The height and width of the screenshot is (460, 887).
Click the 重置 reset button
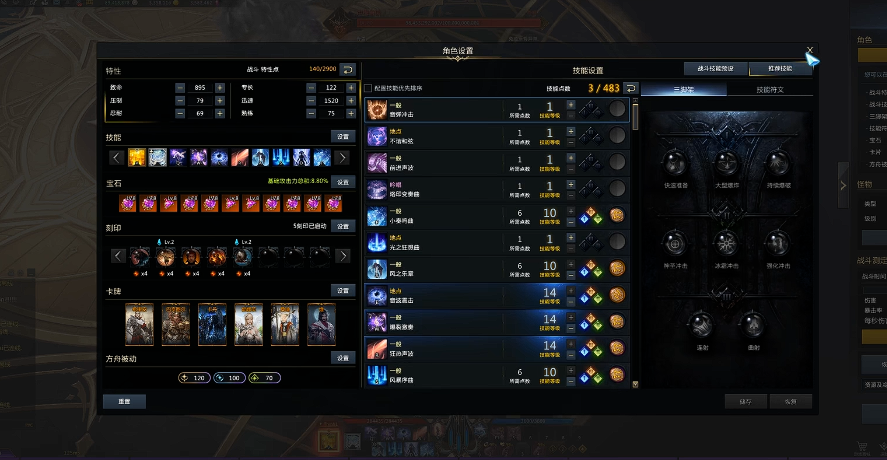pos(124,401)
